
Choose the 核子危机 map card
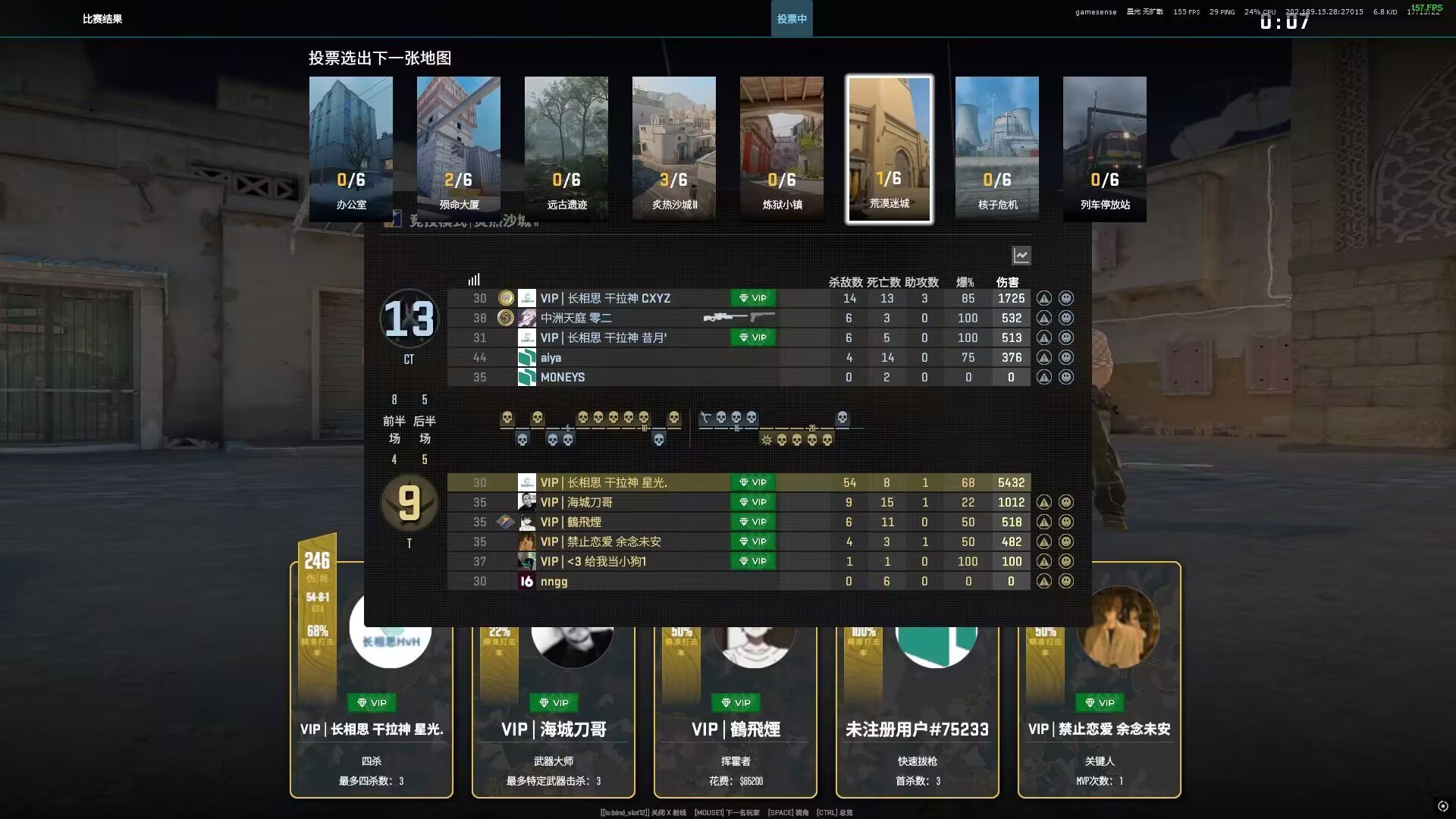click(997, 149)
